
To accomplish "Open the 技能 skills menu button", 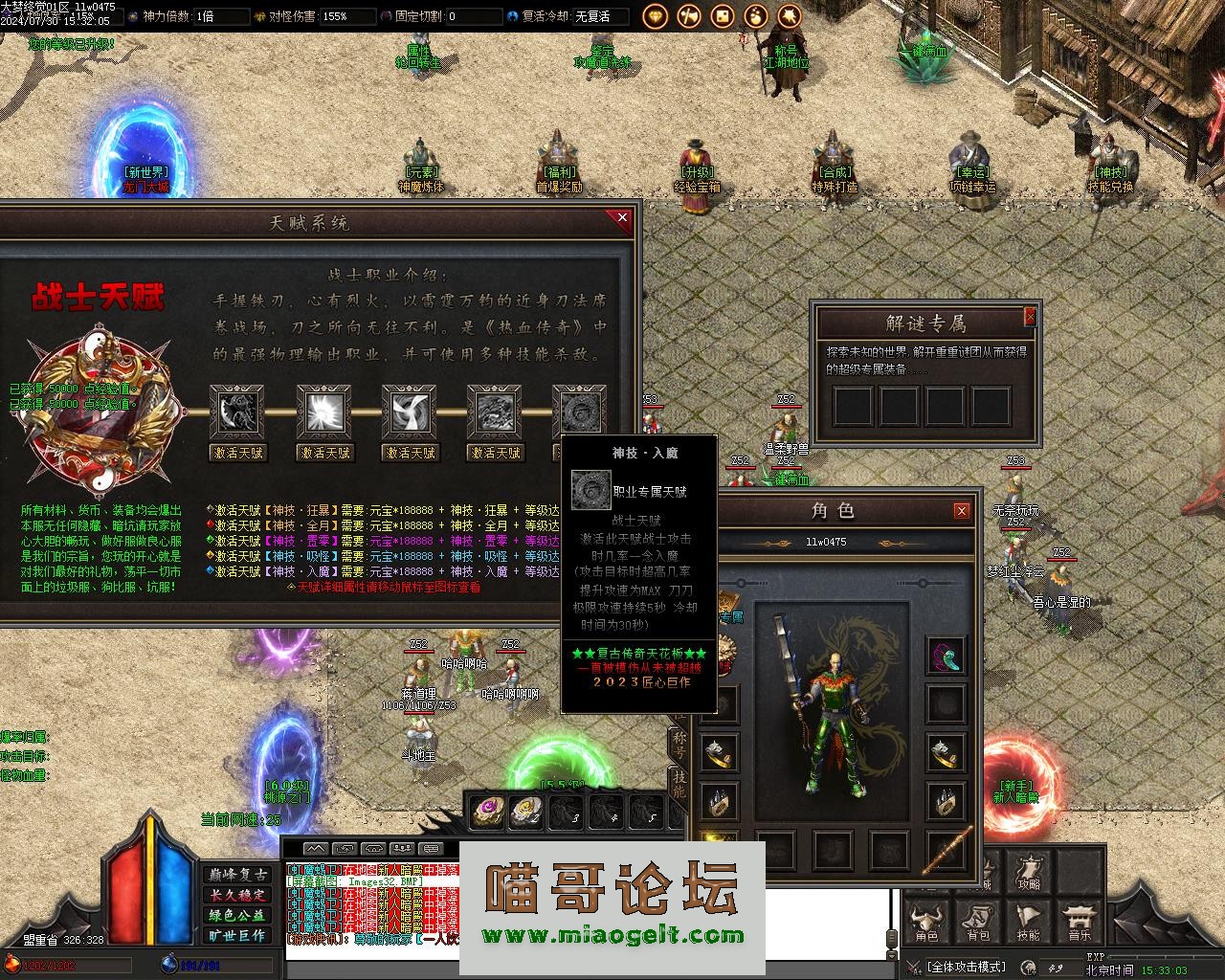I will coord(1029,921).
